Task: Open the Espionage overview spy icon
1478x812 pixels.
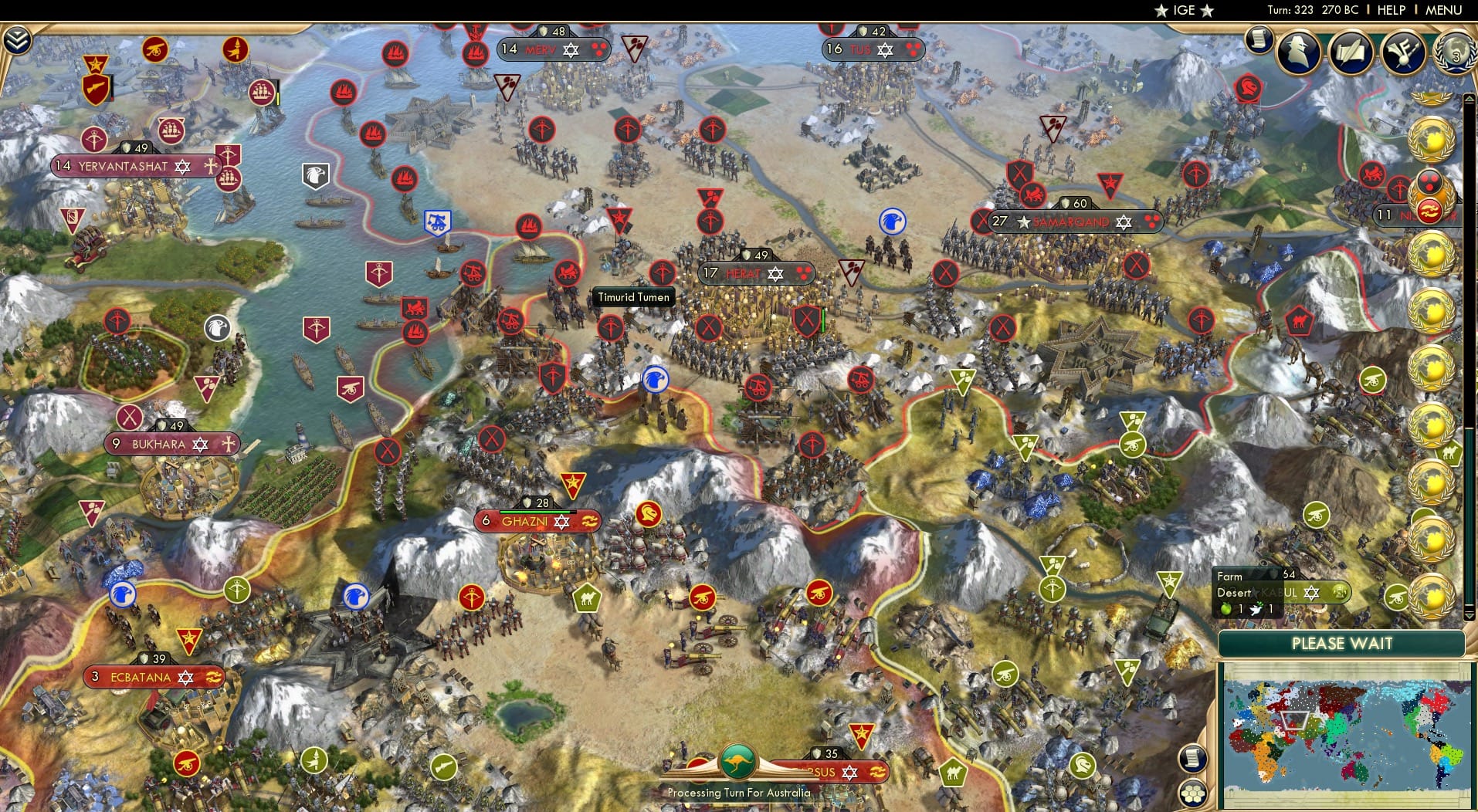Action: (1300, 52)
